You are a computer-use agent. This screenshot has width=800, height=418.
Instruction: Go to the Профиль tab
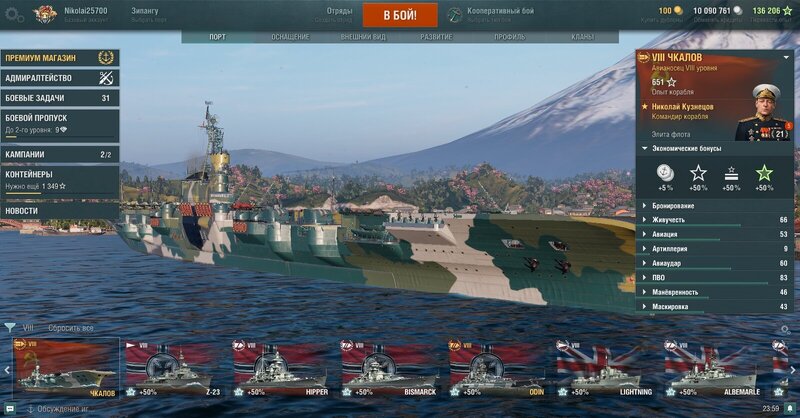(509, 37)
